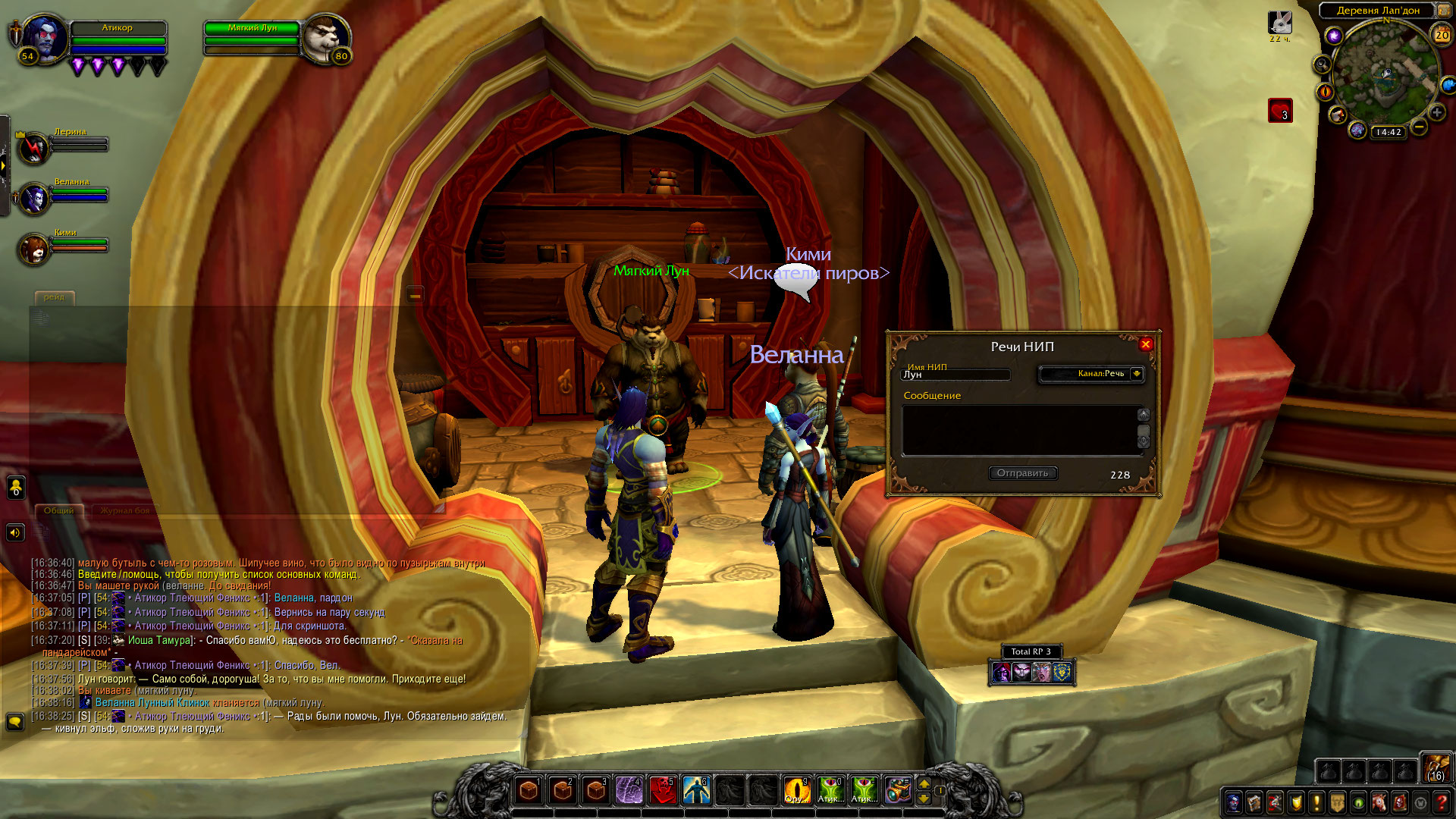Activate the camera item on action bar
1456x819 pixels.
(897, 790)
